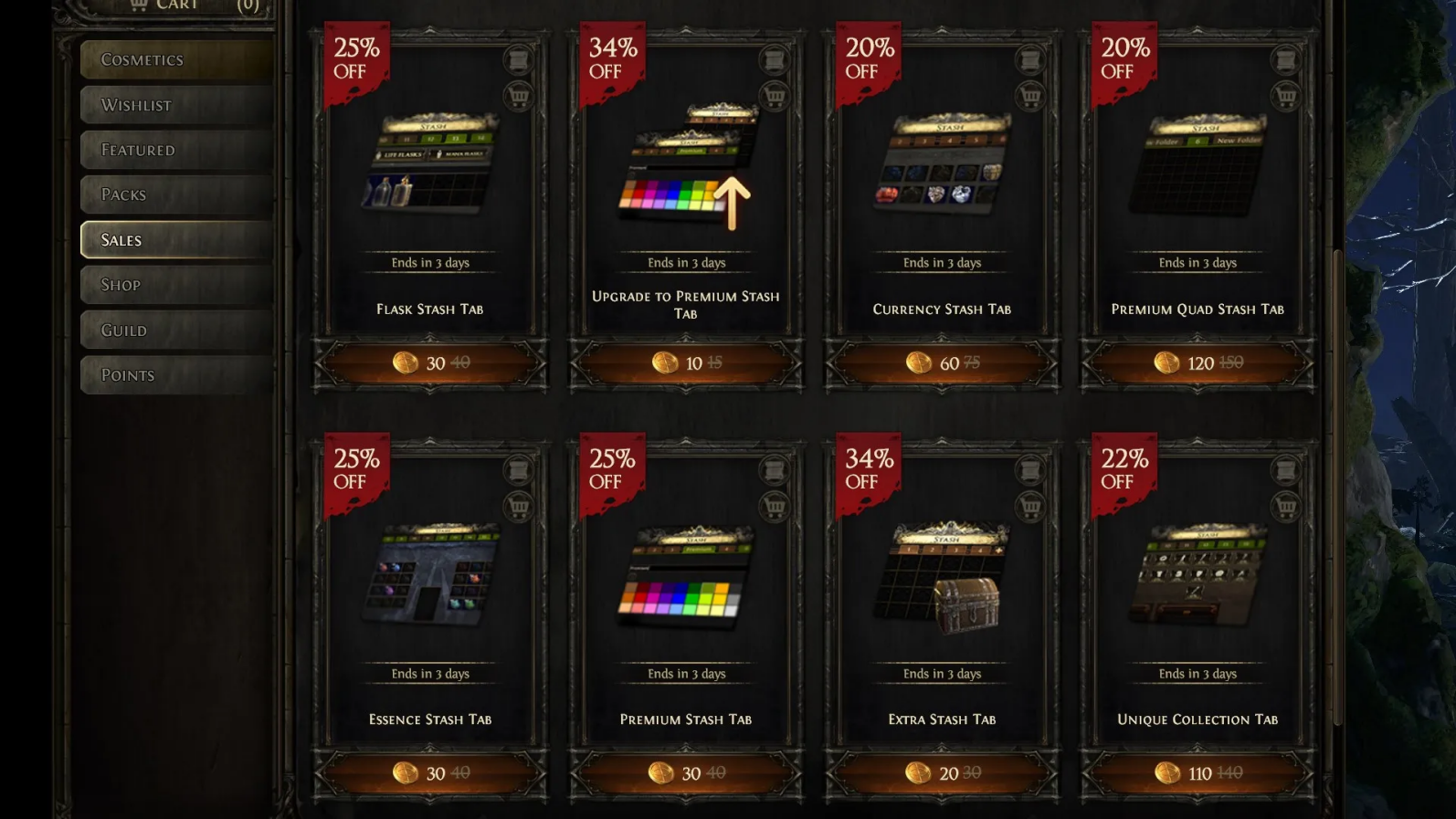Add Flask Stash Tab to cart via its cart icon
Screen dimensions: 1456x819
click(x=519, y=96)
